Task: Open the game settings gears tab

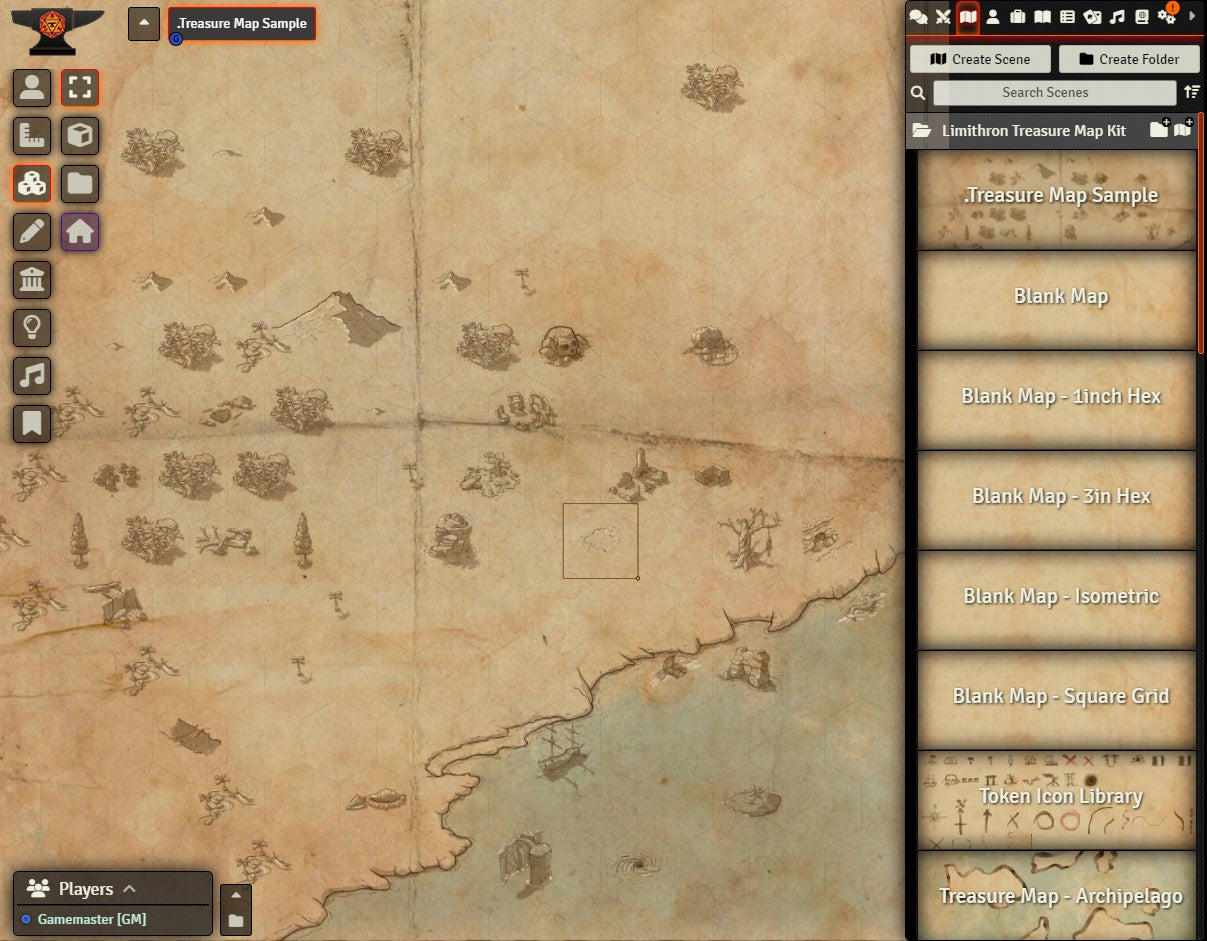Action: 1166,16
